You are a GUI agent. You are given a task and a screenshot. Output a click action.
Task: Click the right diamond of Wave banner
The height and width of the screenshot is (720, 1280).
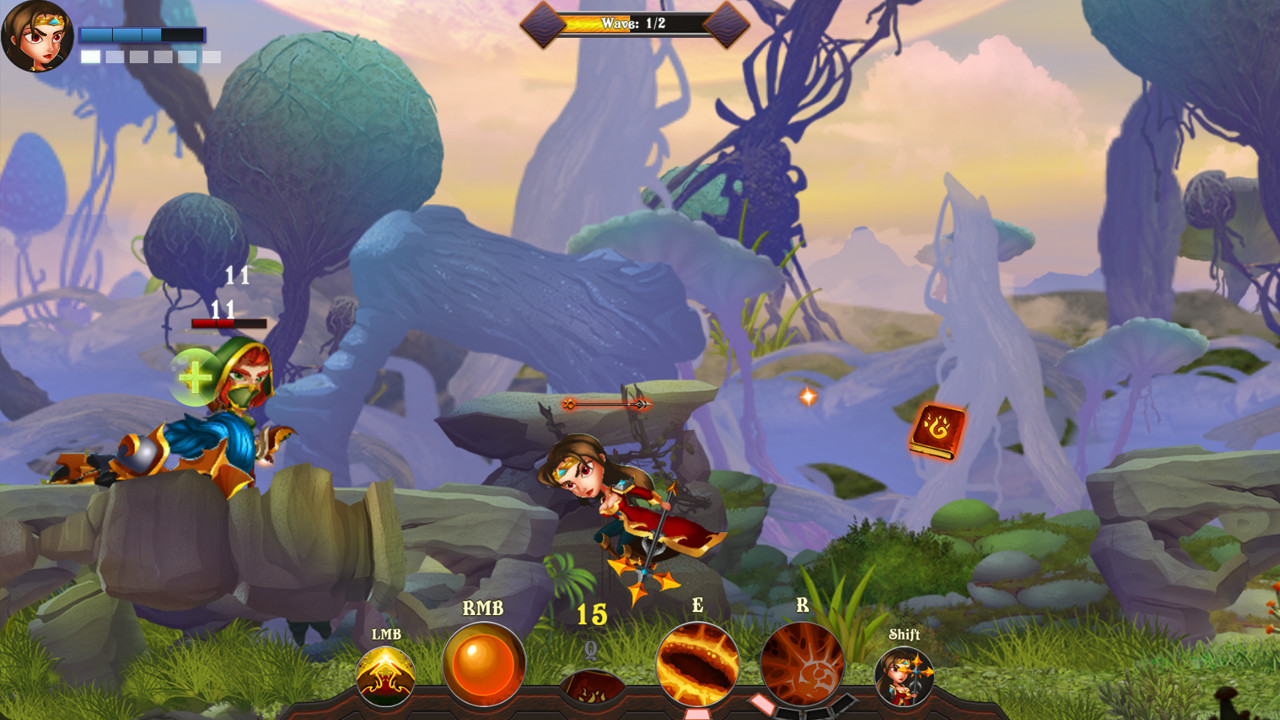tap(720, 23)
